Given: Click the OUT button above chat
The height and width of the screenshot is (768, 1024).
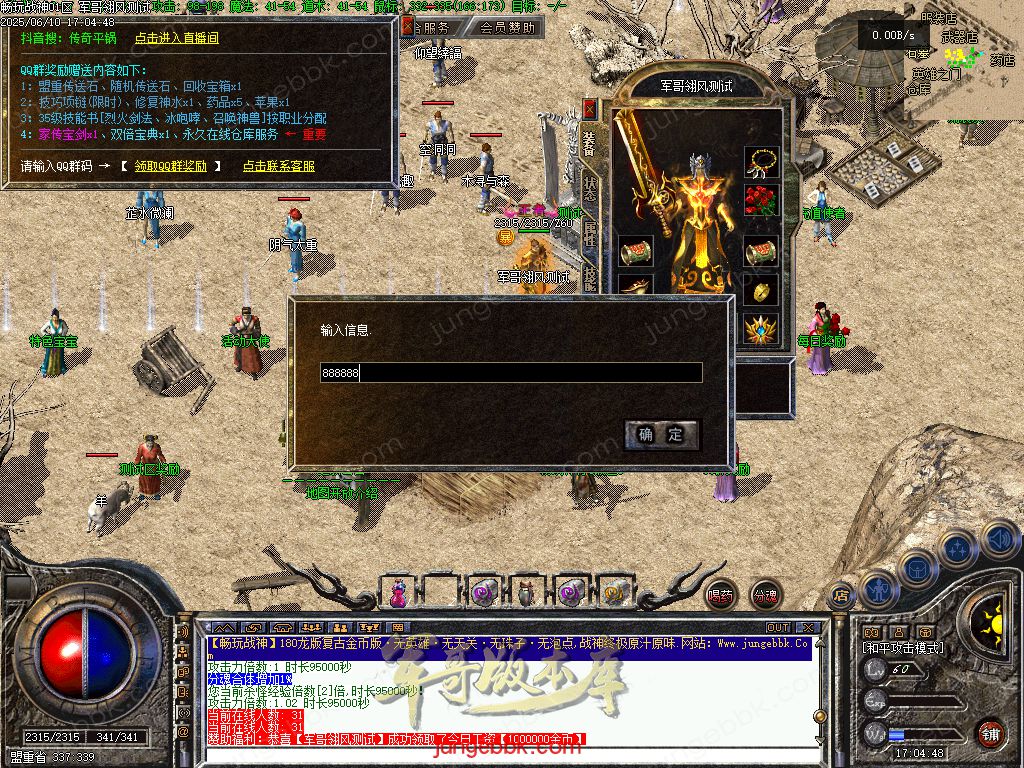Looking at the screenshot, I should click(x=777, y=628).
